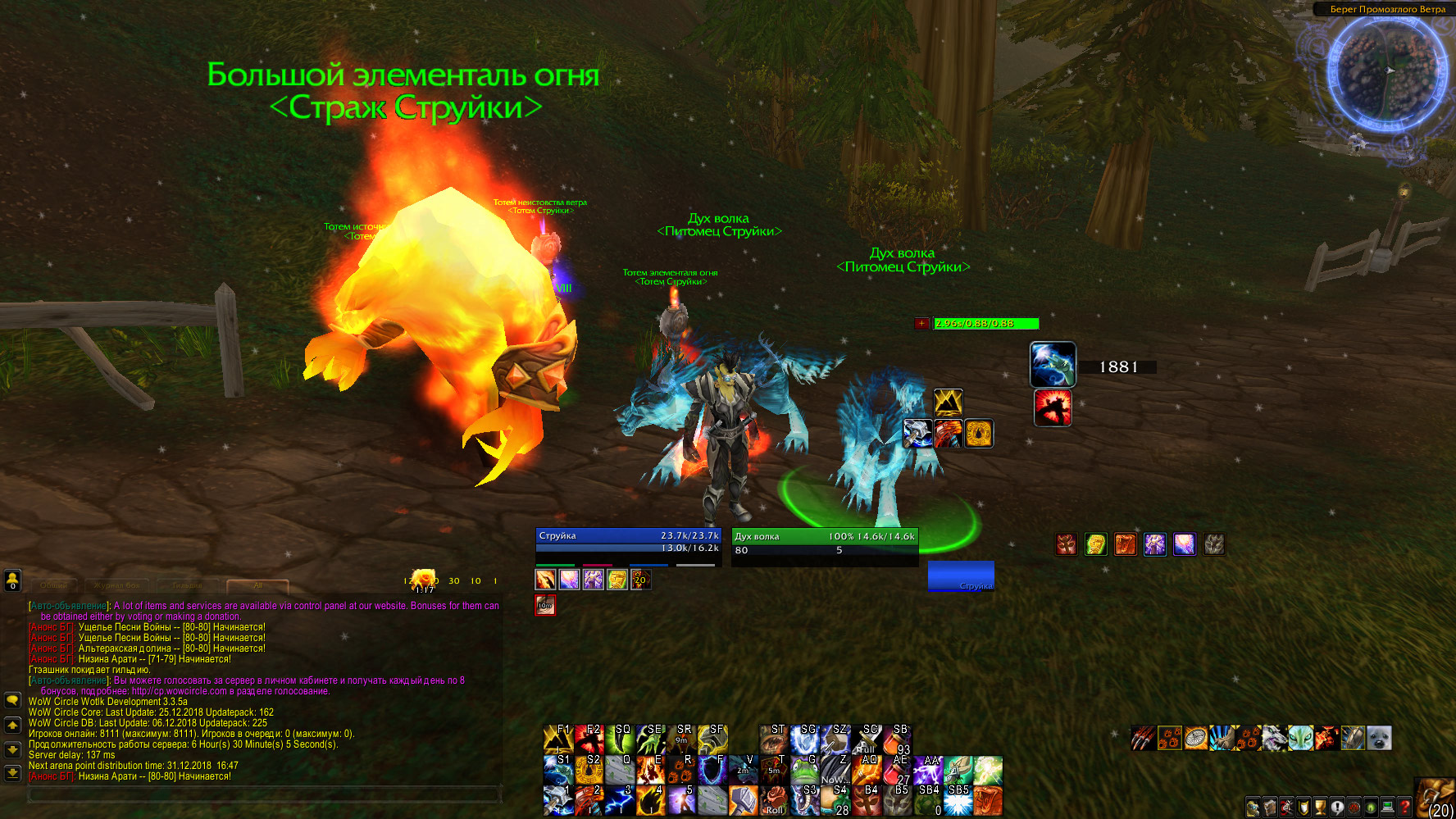Screen dimensions: 1456x819
Task: Open the Журнал боя chat tab
Action: pos(116,585)
